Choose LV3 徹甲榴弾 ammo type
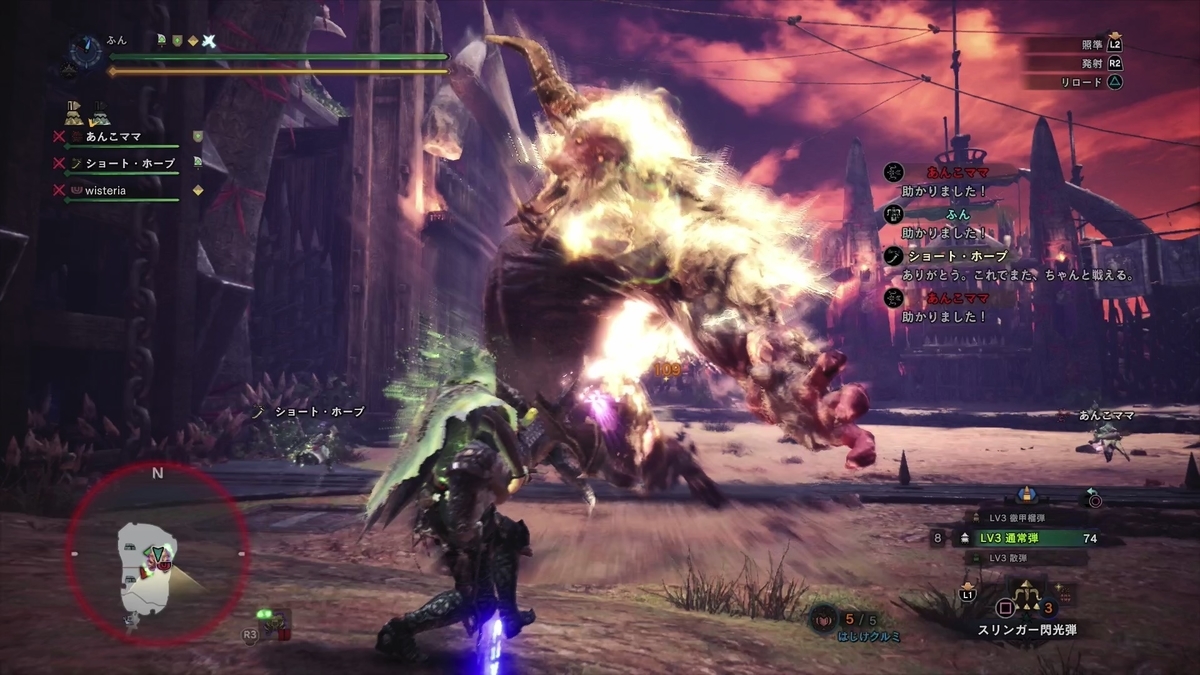This screenshot has width=1200, height=675. [x=1020, y=517]
